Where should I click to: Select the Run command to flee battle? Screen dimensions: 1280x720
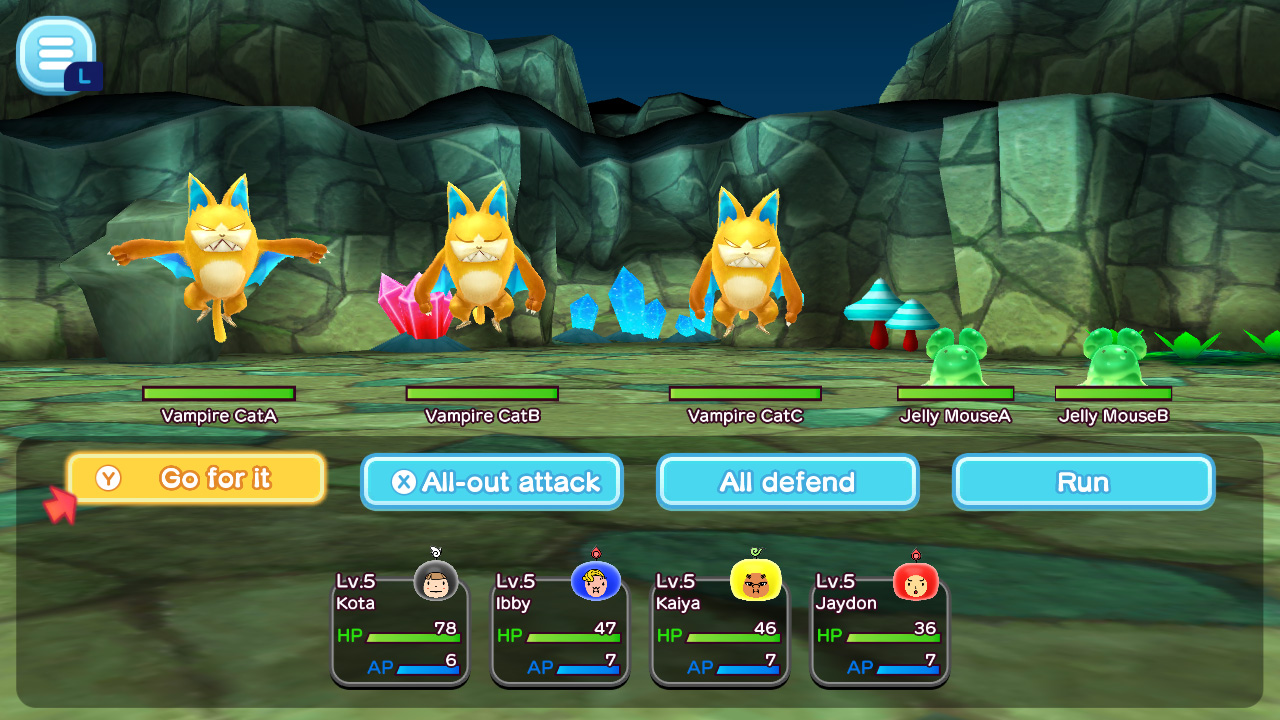[x=1083, y=481]
